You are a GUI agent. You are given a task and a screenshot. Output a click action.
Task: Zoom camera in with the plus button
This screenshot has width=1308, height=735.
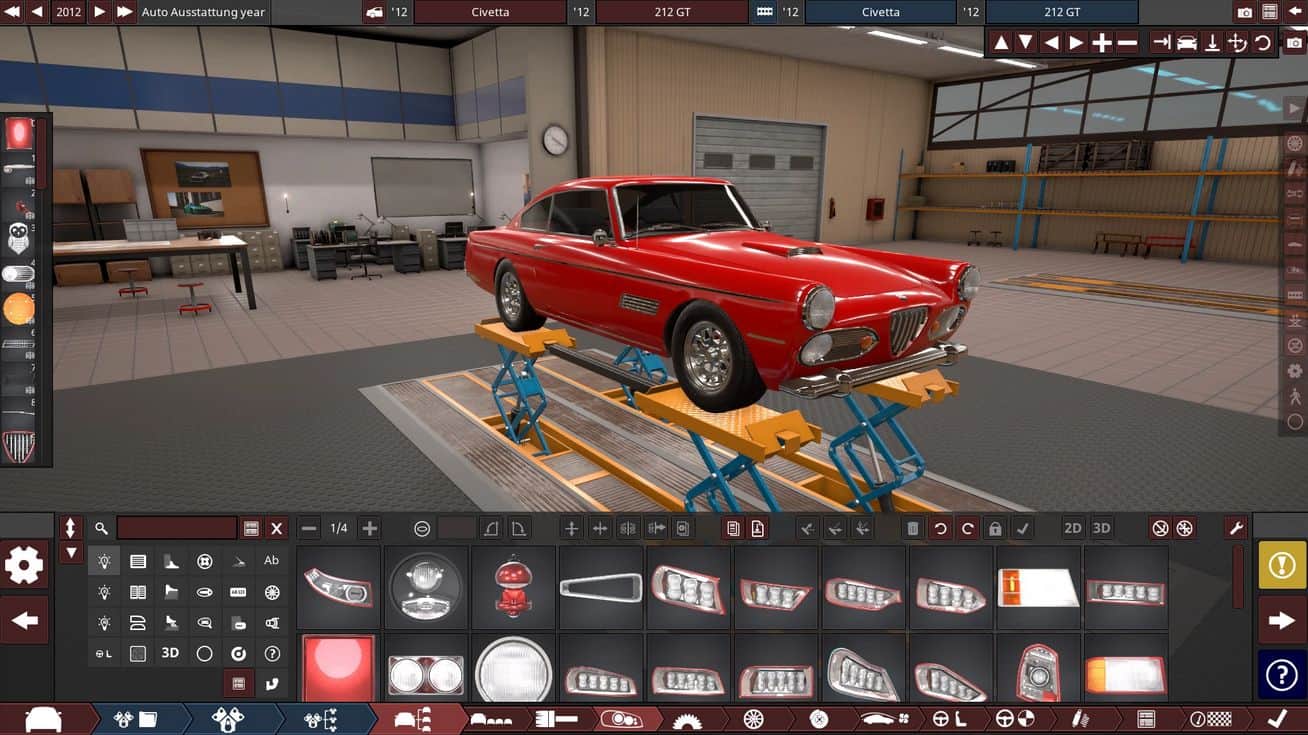[1101, 43]
